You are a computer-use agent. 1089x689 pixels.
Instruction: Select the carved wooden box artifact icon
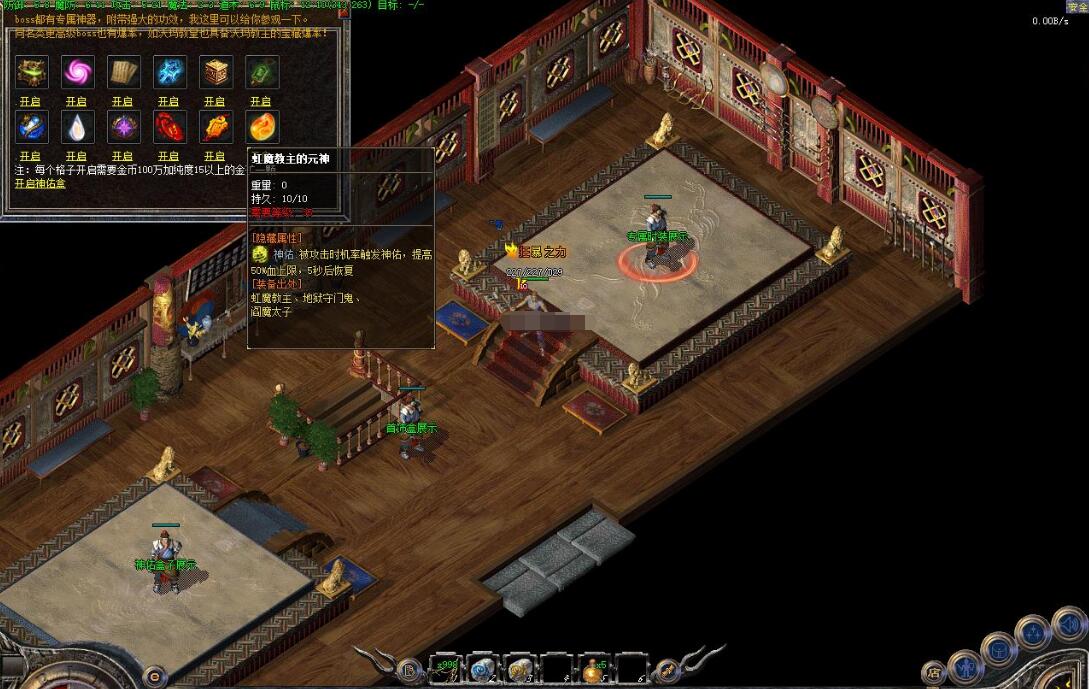click(215, 72)
